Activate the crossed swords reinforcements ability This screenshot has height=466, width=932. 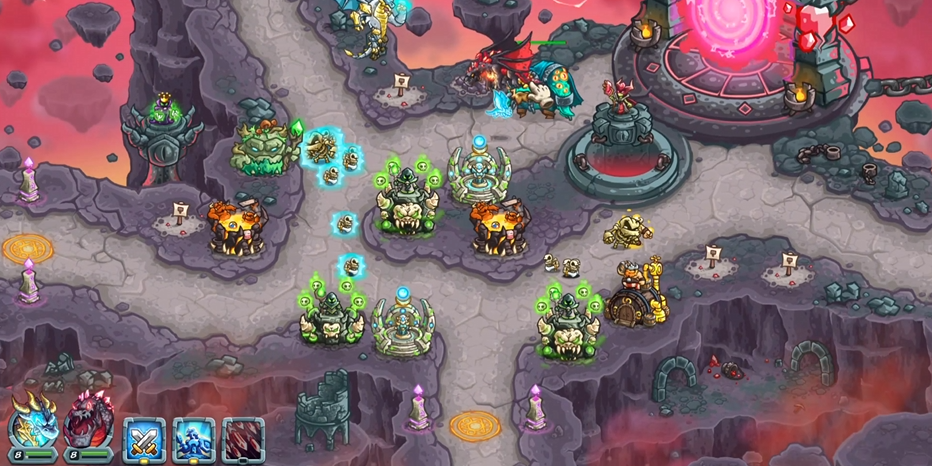pos(144,438)
